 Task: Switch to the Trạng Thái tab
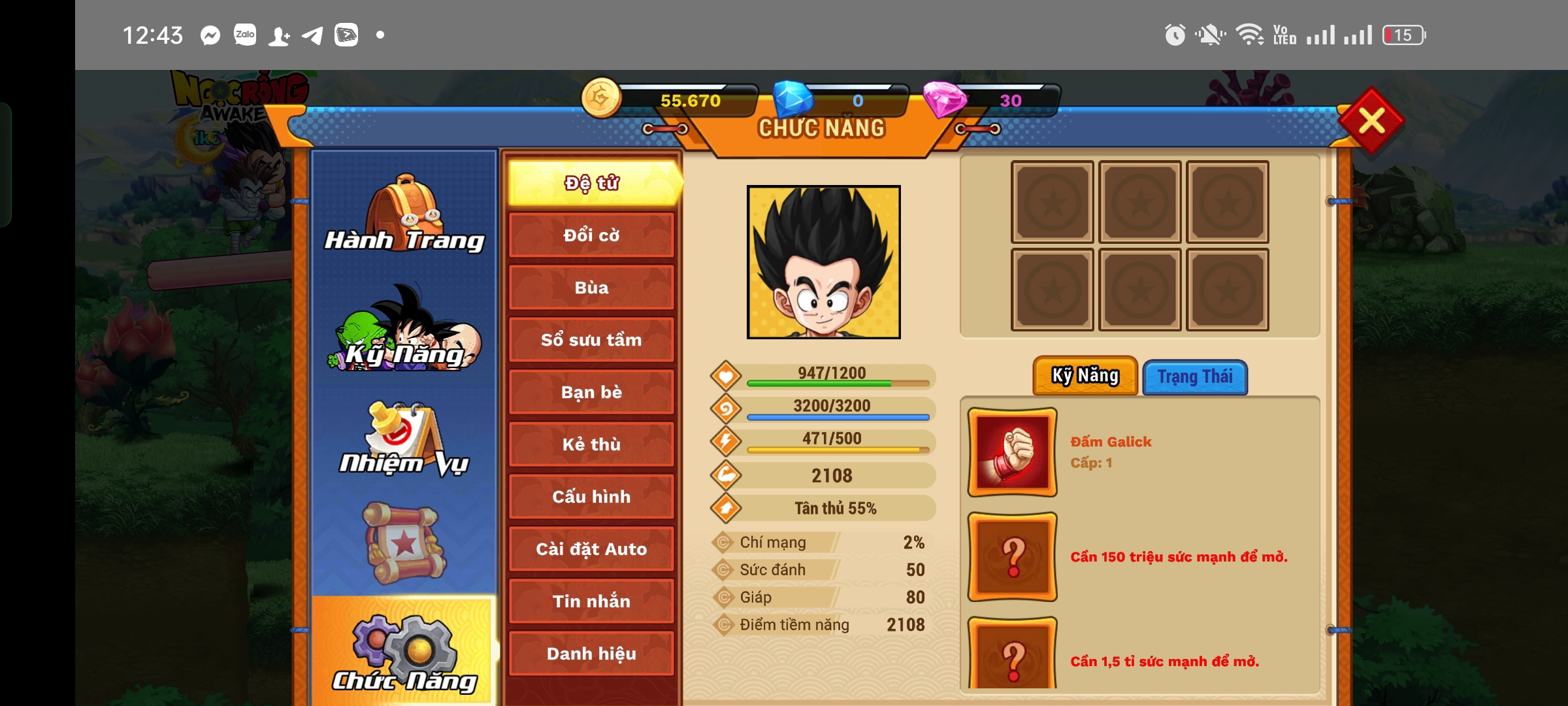coord(1195,377)
